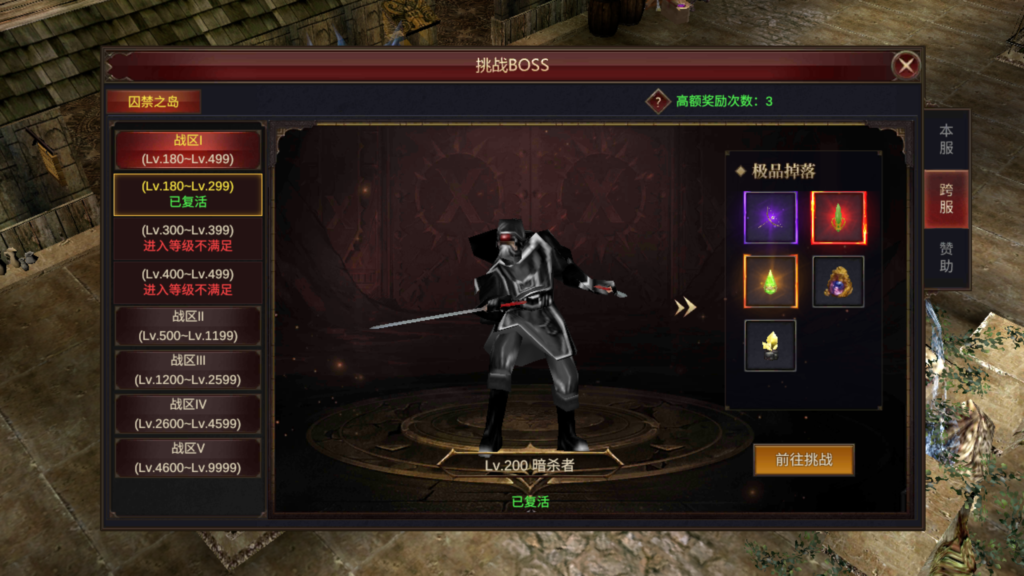Choose the Lv.400~Lv.499 boss entry
This screenshot has width=1024, height=576.
tap(187, 282)
